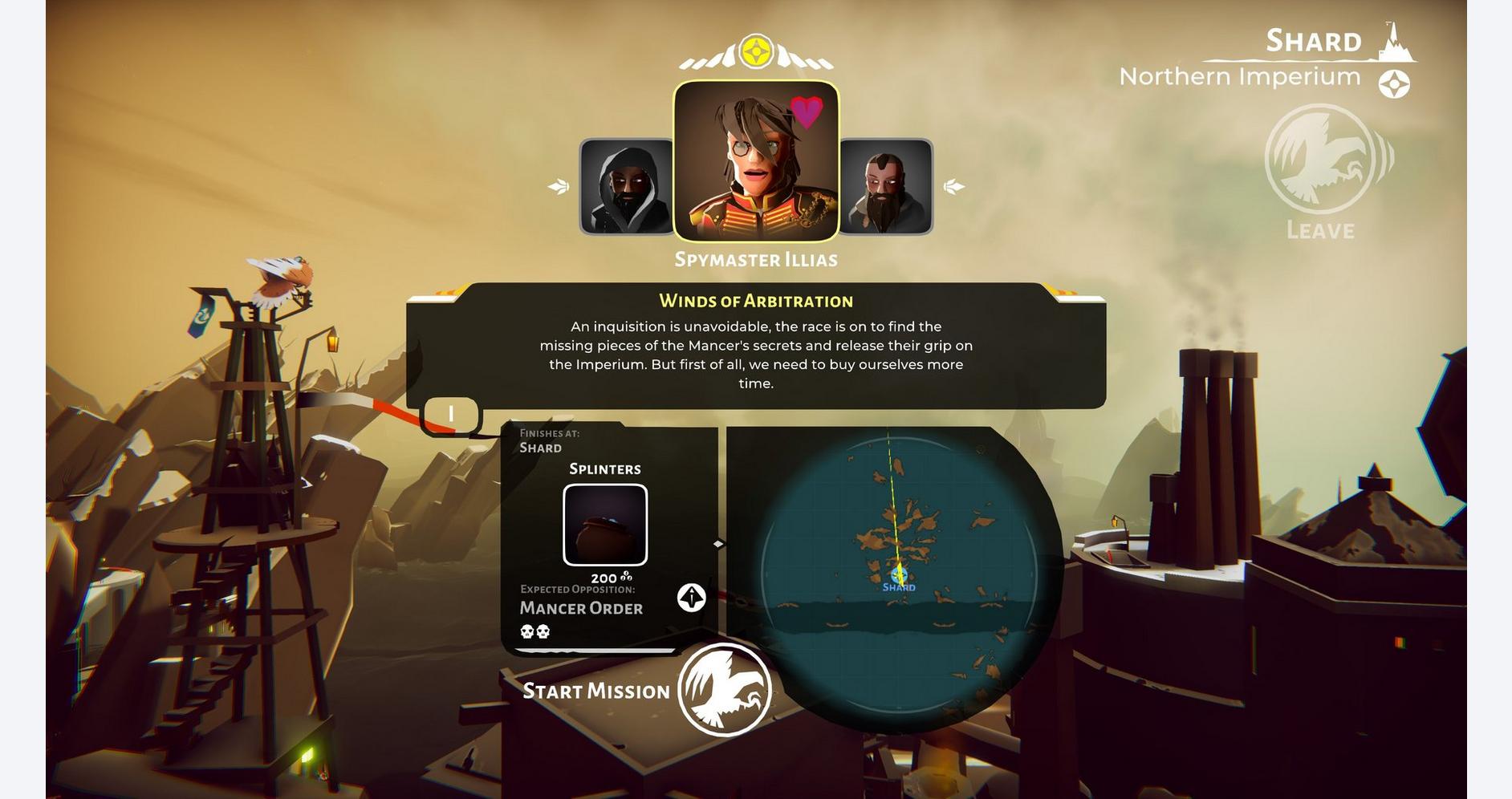
Task: Click Spymaster Illias's portrait
Action: (x=756, y=160)
